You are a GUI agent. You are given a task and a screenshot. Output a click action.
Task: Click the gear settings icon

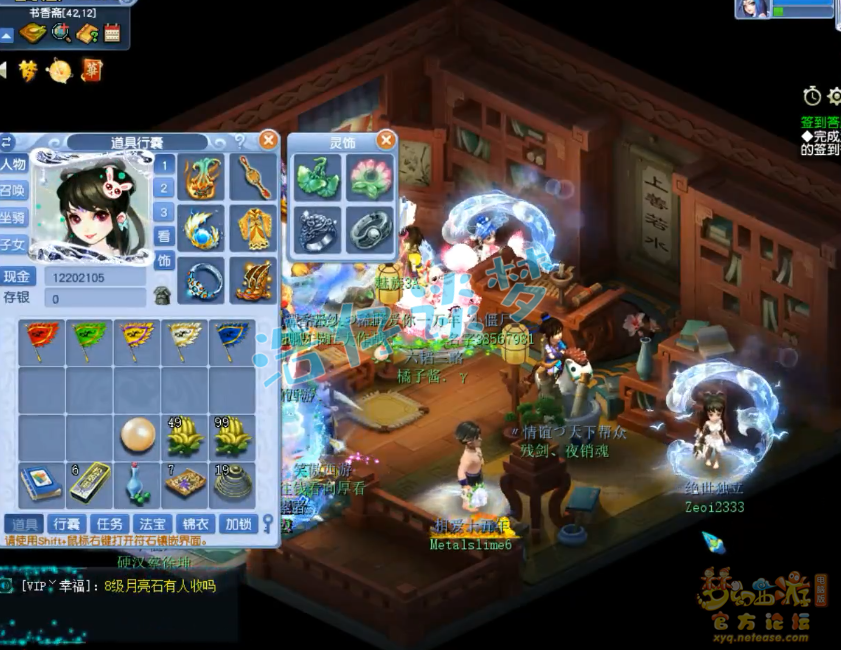(x=835, y=96)
